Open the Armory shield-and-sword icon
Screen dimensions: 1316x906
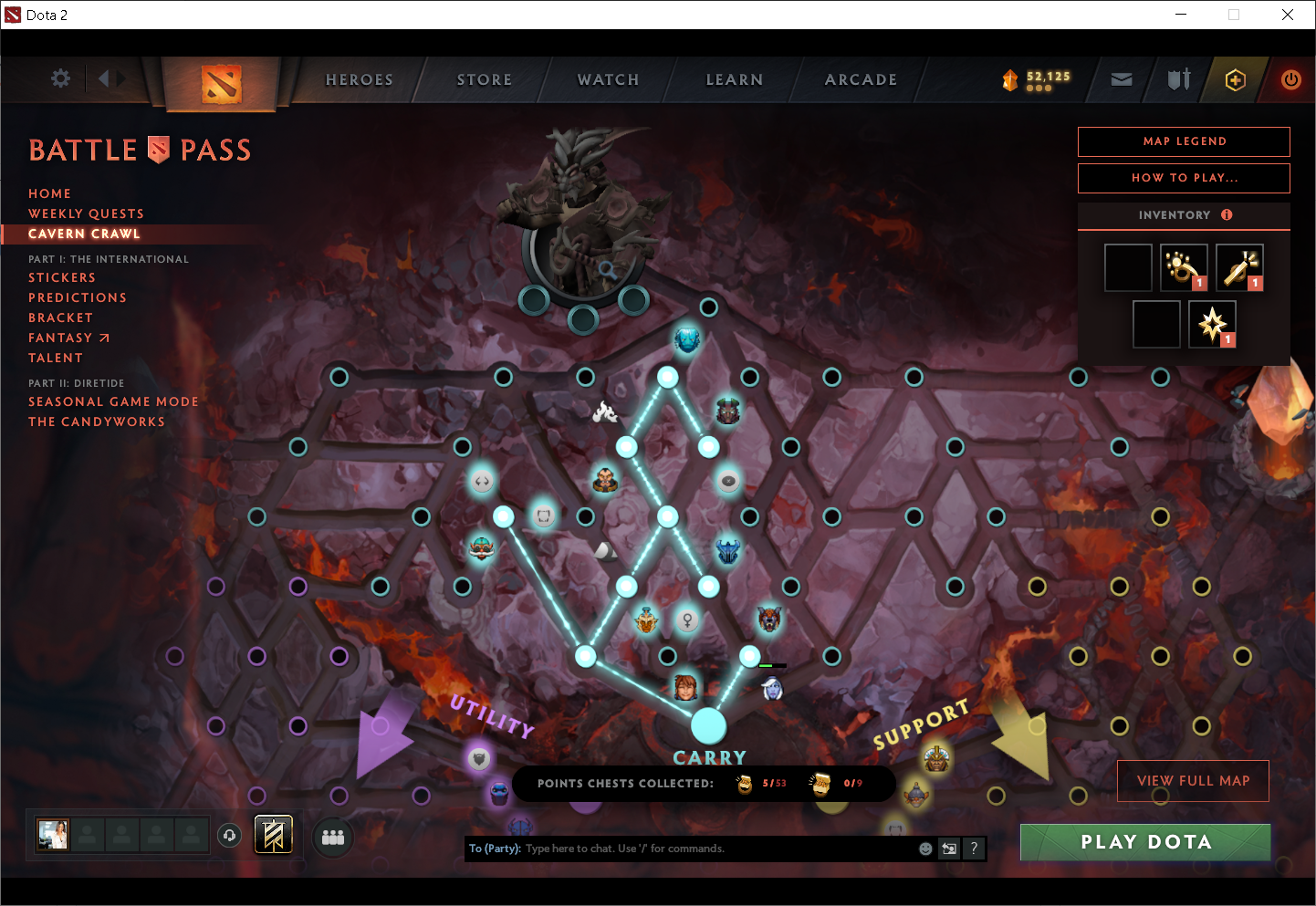(1178, 79)
